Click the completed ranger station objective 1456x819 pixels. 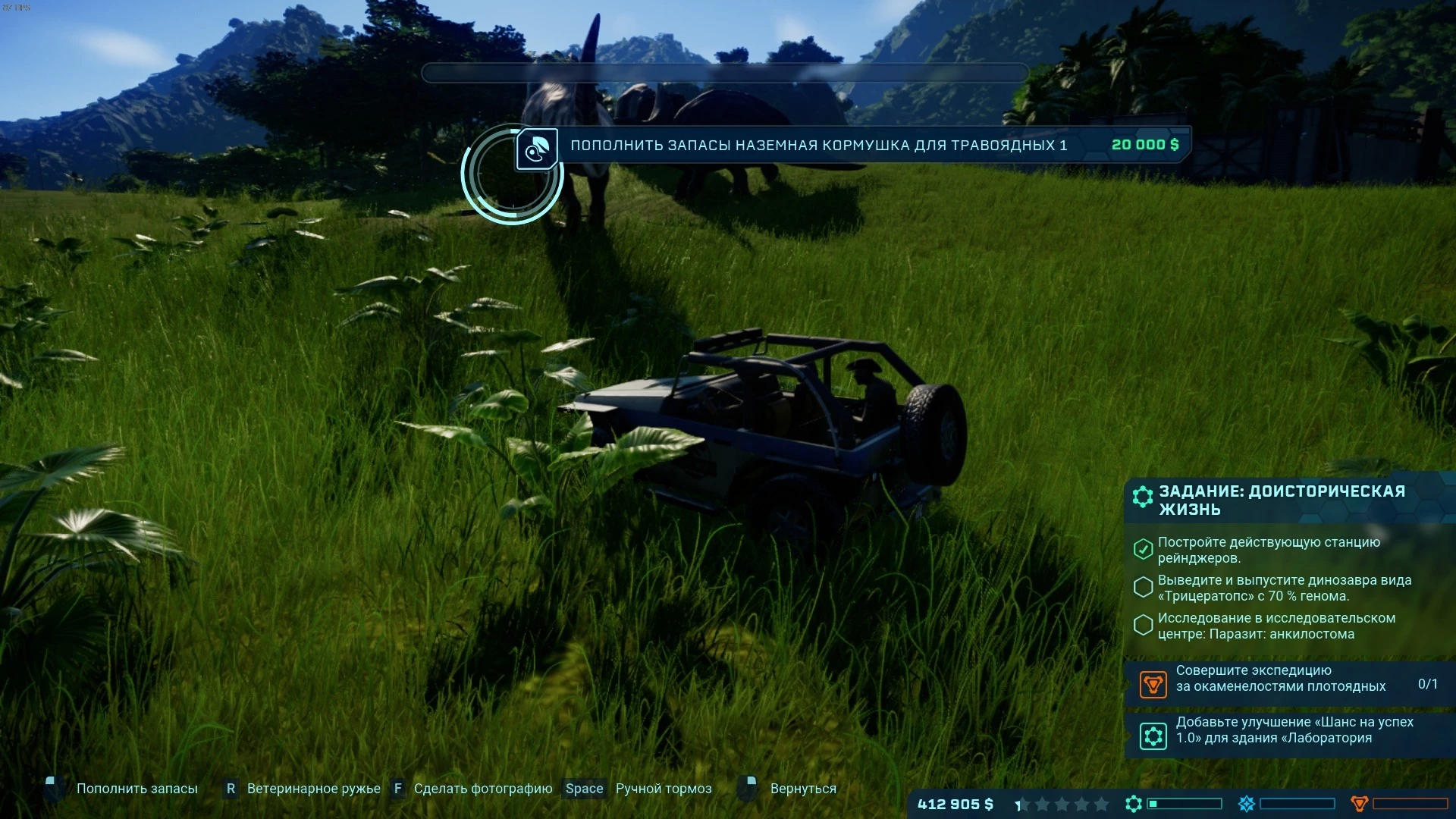(x=1269, y=551)
